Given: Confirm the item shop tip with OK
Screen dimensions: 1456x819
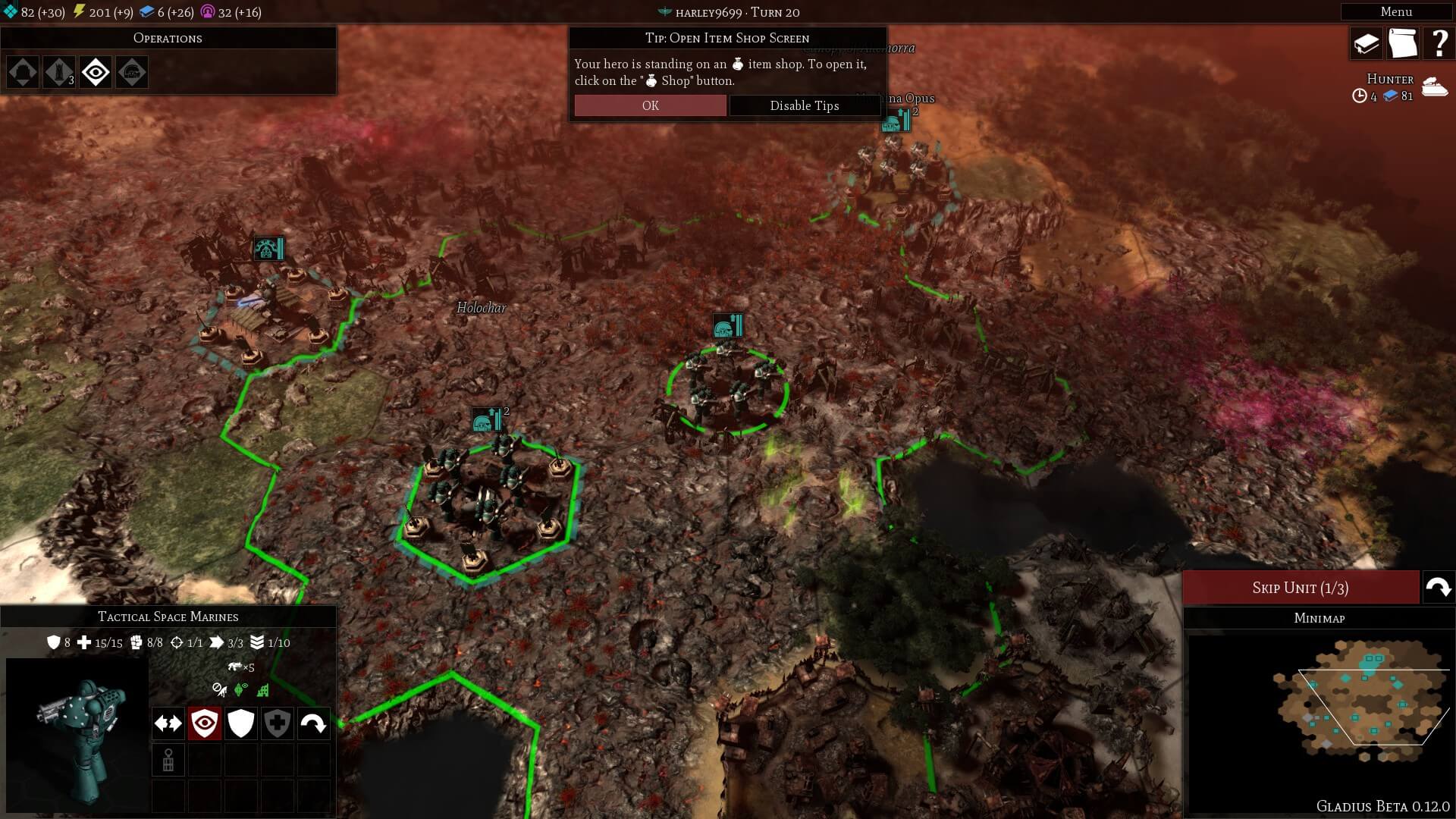Looking at the screenshot, I should coord(650,105).
